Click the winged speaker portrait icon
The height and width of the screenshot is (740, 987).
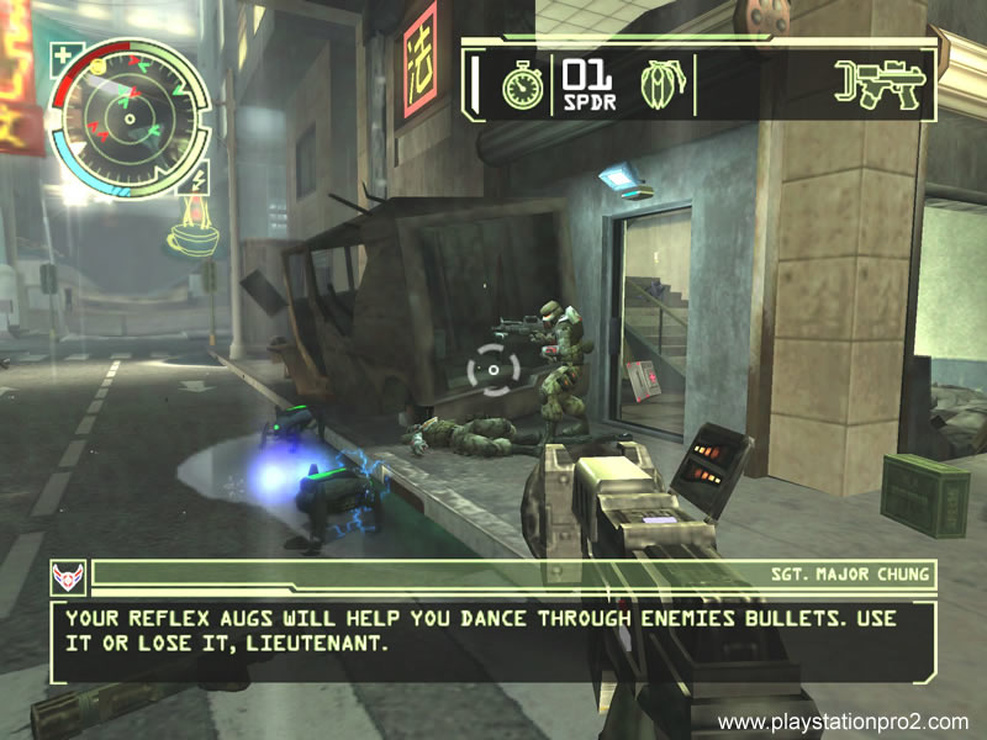pos(68,576)
